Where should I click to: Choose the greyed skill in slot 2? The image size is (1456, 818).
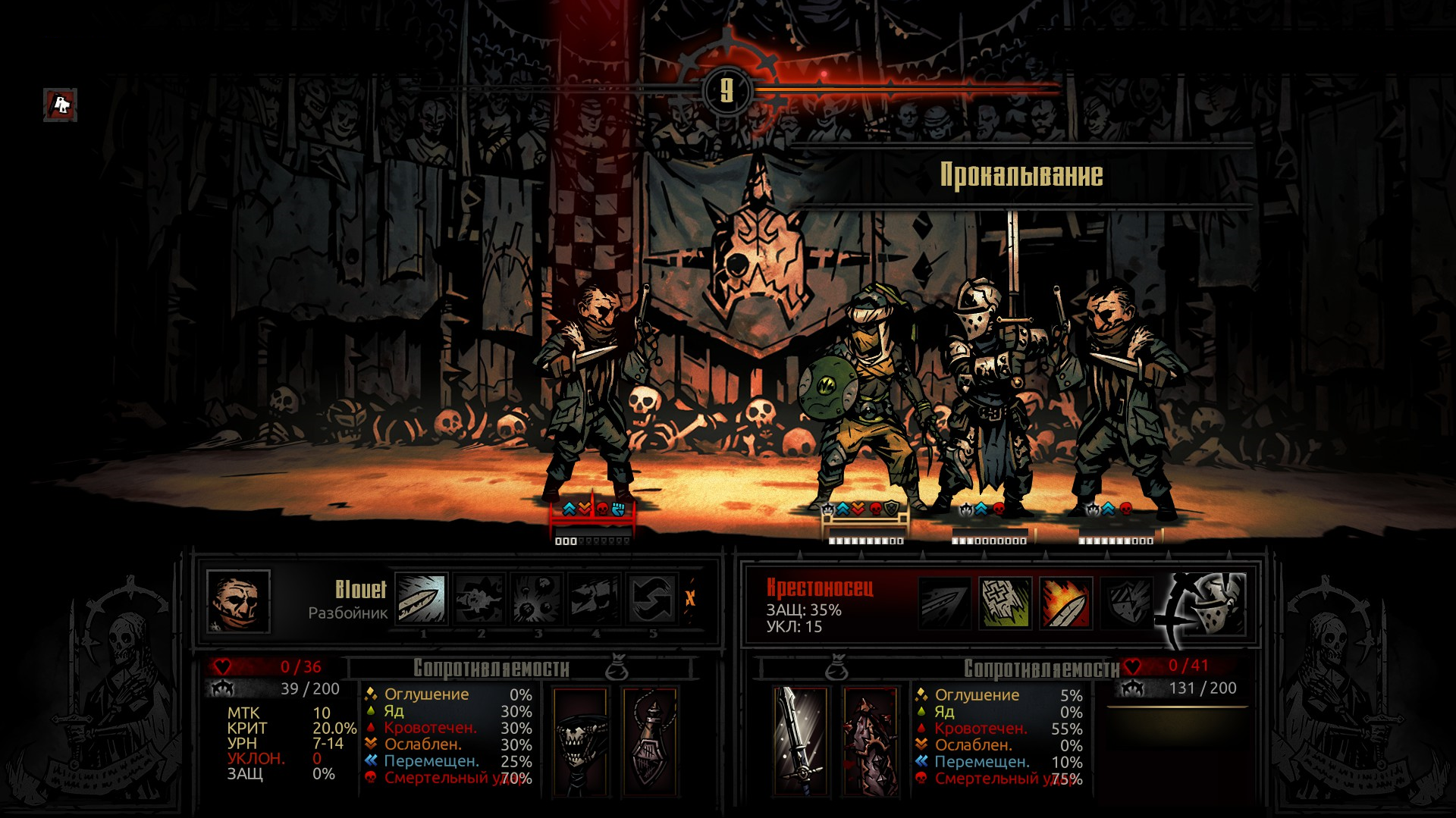click(479, 598)
